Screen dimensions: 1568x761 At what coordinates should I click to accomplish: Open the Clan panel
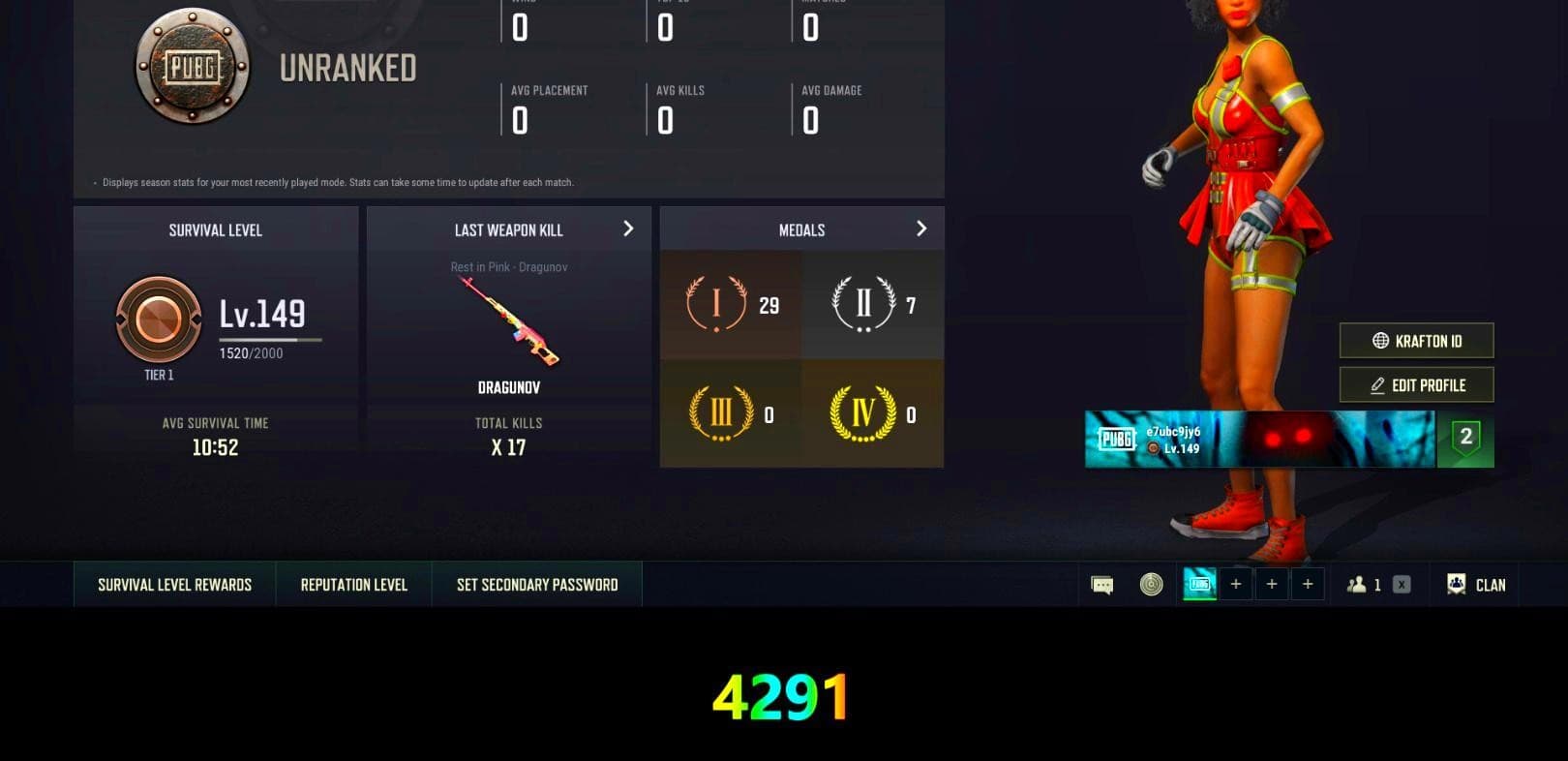[x=1475, y=584]
